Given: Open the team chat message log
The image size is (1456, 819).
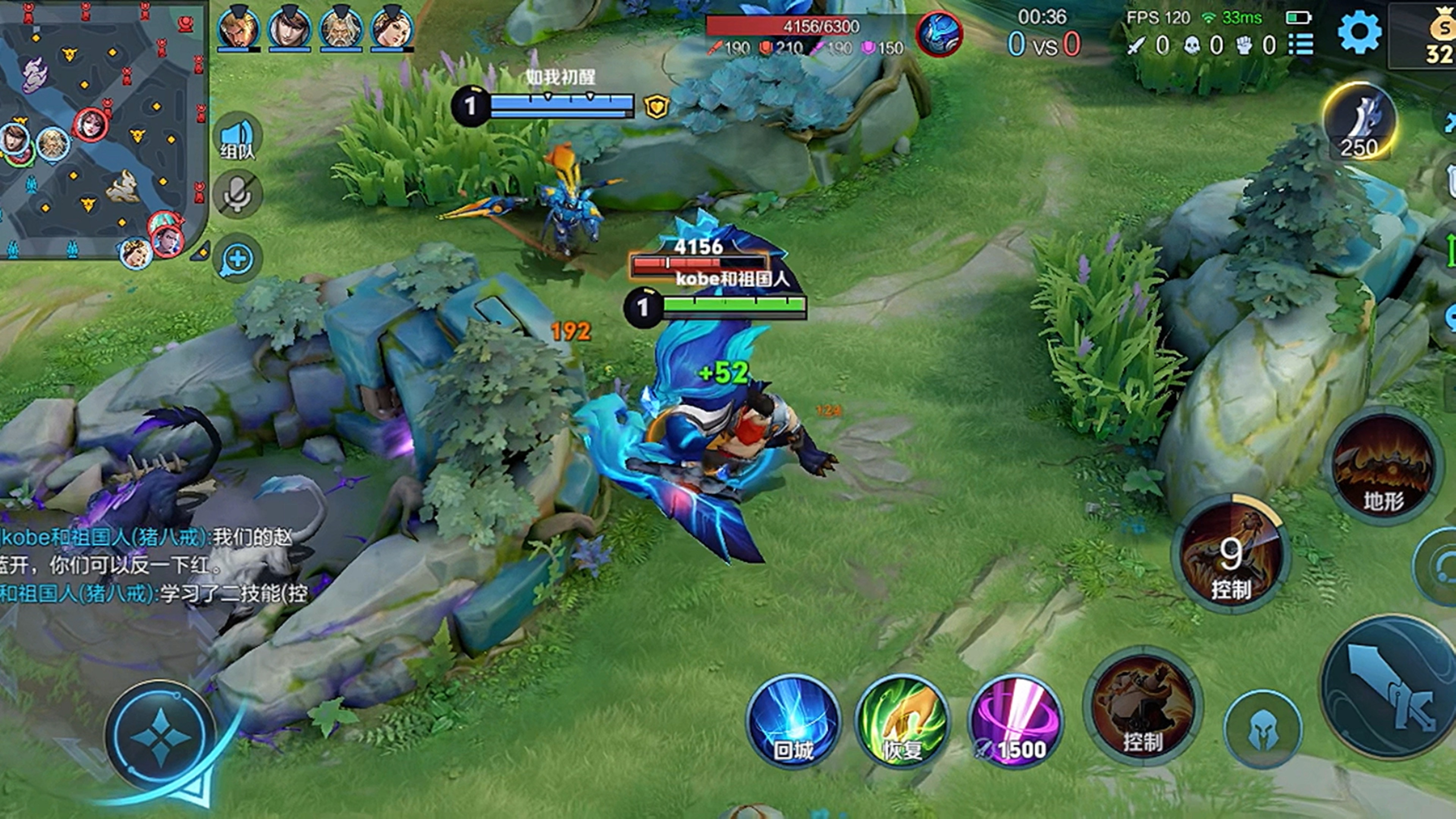Looking at the screenshot, I should 152,565.
